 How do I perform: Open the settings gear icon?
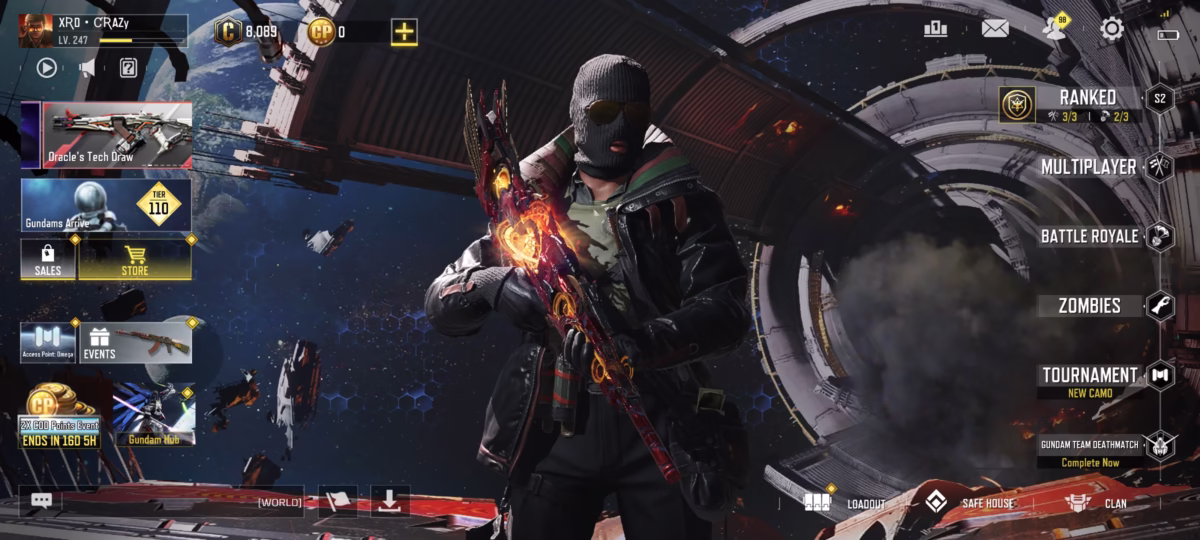pyautogui.click(x=1111, y=29)
